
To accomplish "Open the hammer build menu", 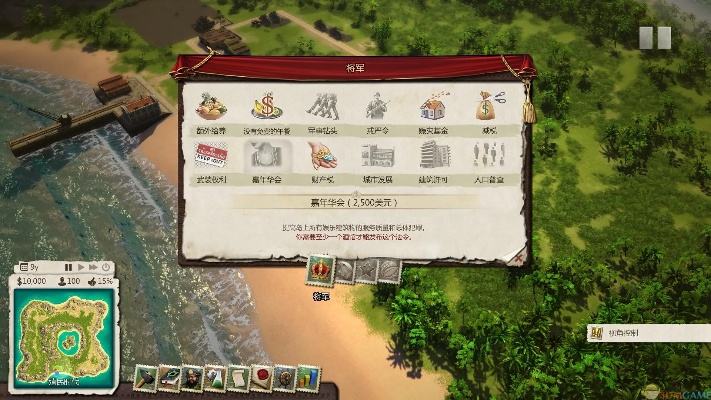I will point(144,378).
